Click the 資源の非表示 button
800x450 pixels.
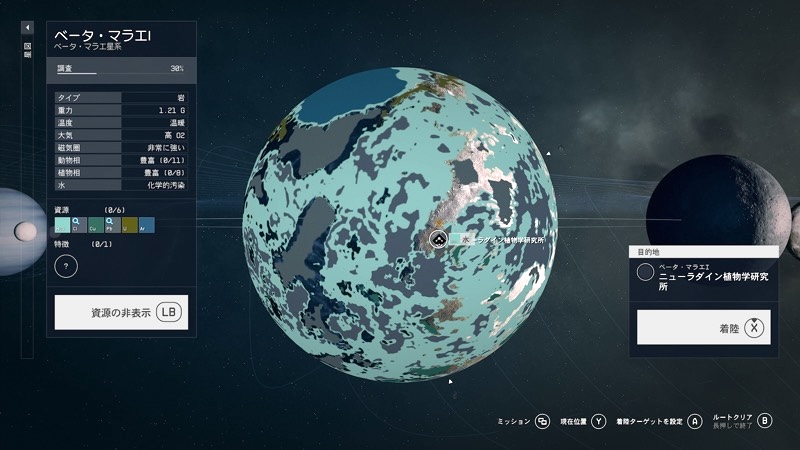click(x=121, y=312)
